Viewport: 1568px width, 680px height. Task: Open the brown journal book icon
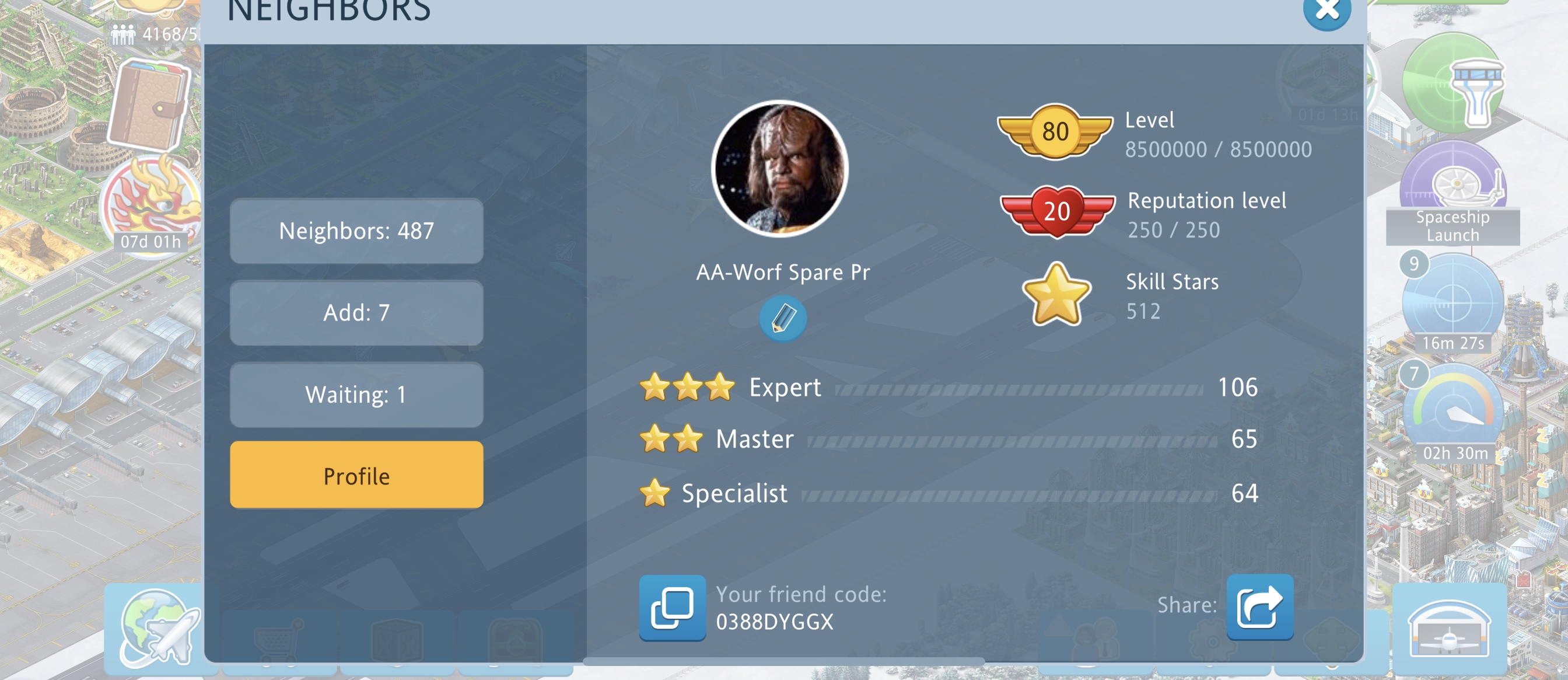click(x=150, y=106)
